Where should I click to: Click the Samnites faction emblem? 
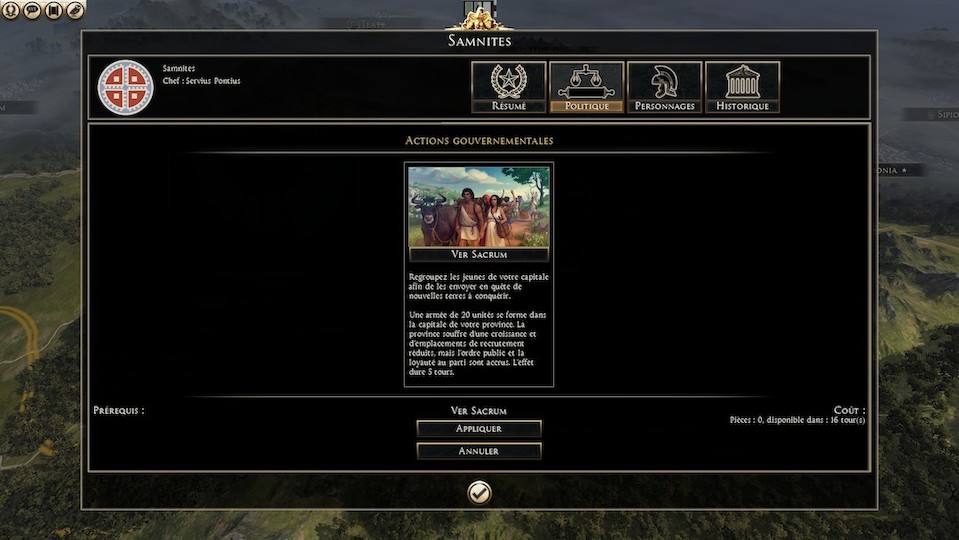pos(125,87)
